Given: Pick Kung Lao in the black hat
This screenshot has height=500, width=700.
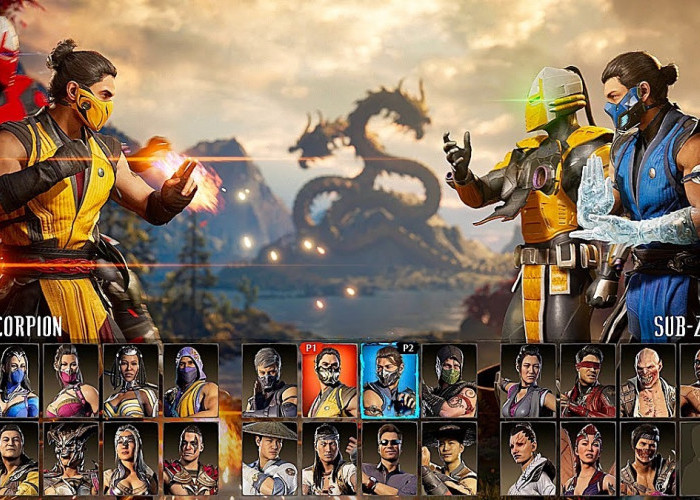Looking at the screenshot, I should (449, 459).
